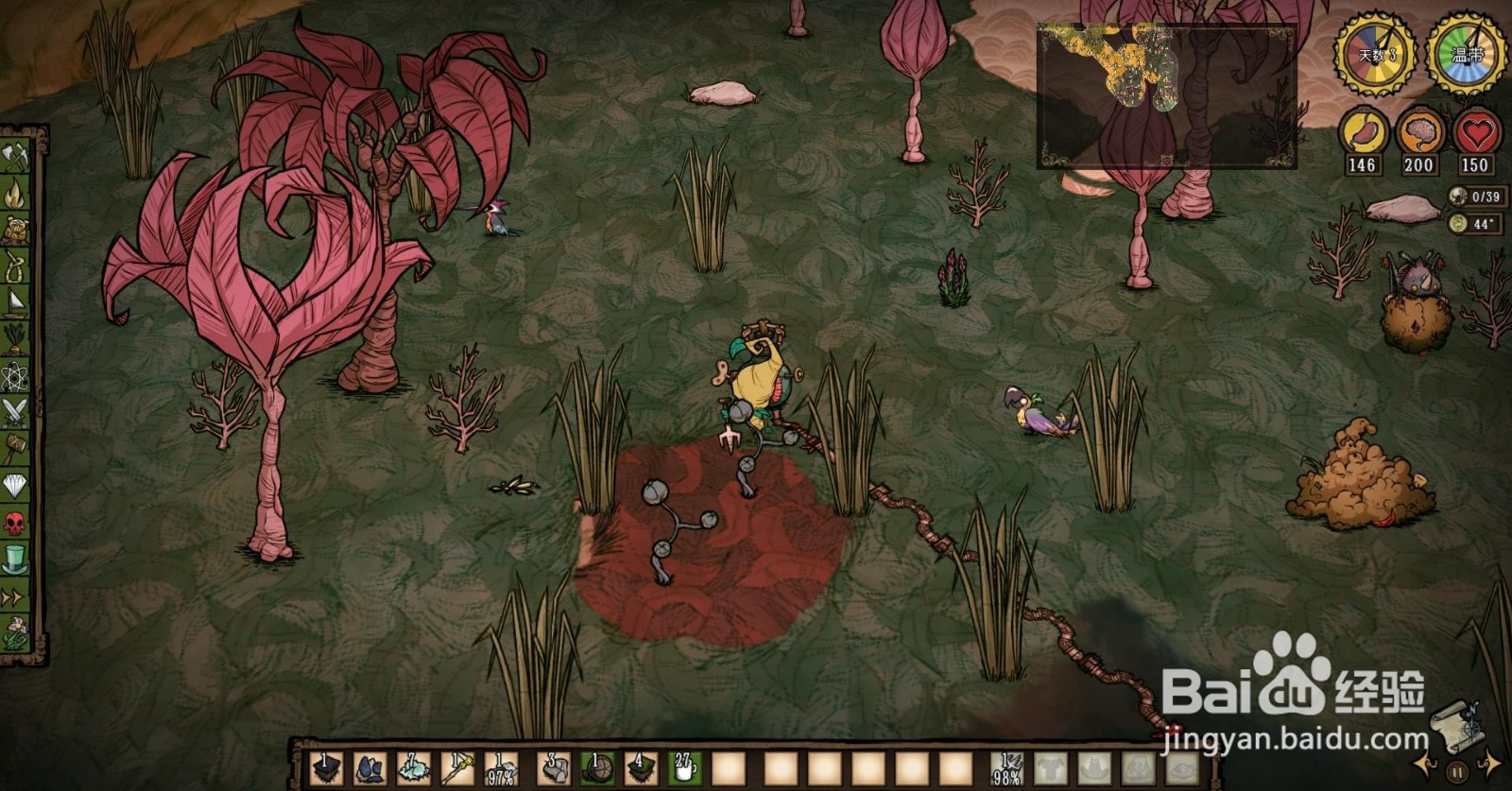1512x791 pixels.
Task: Select the equipped hand tool at 98%
Action: 1007,768
